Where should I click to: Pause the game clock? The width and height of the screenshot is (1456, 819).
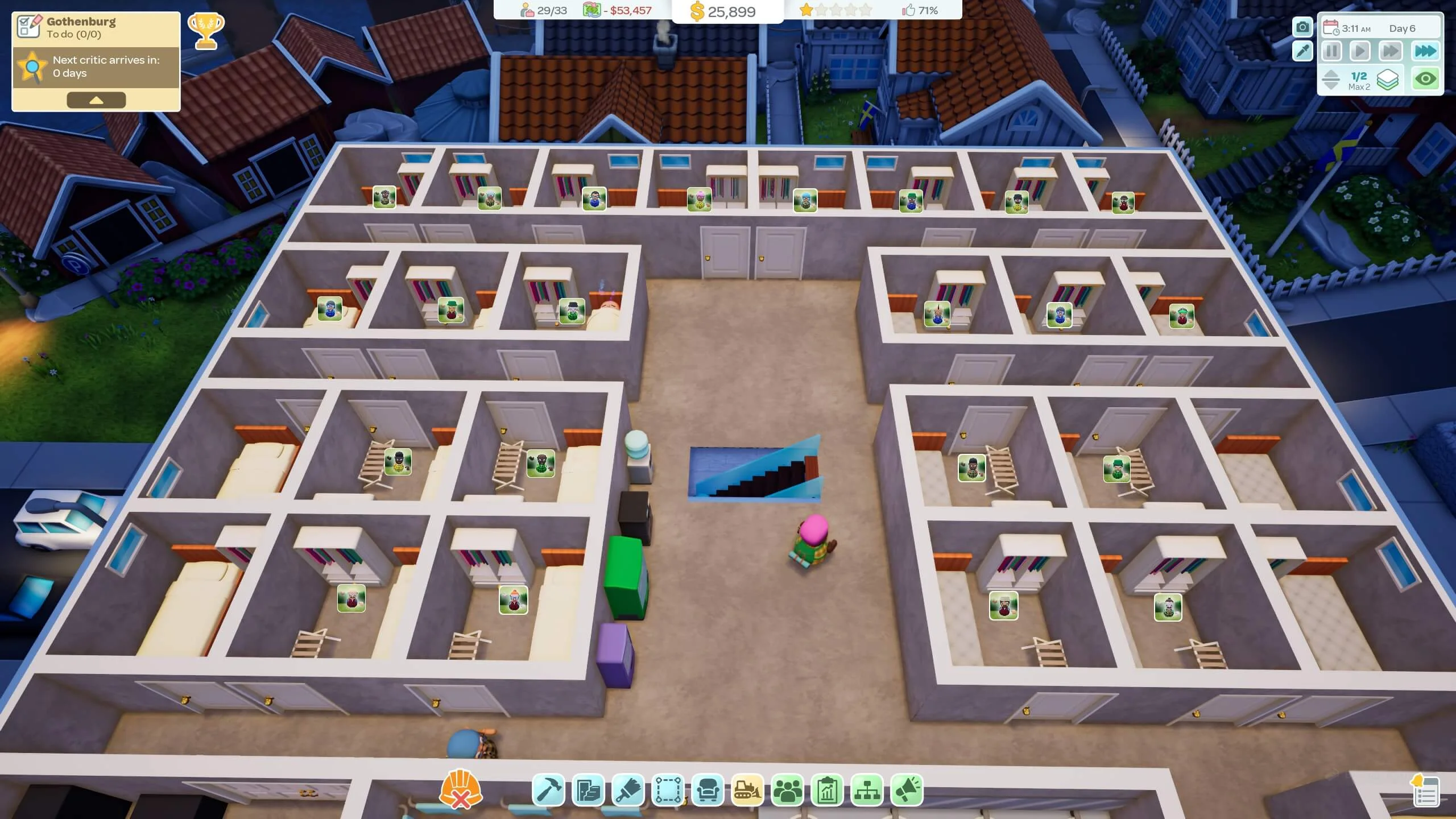1331,51
